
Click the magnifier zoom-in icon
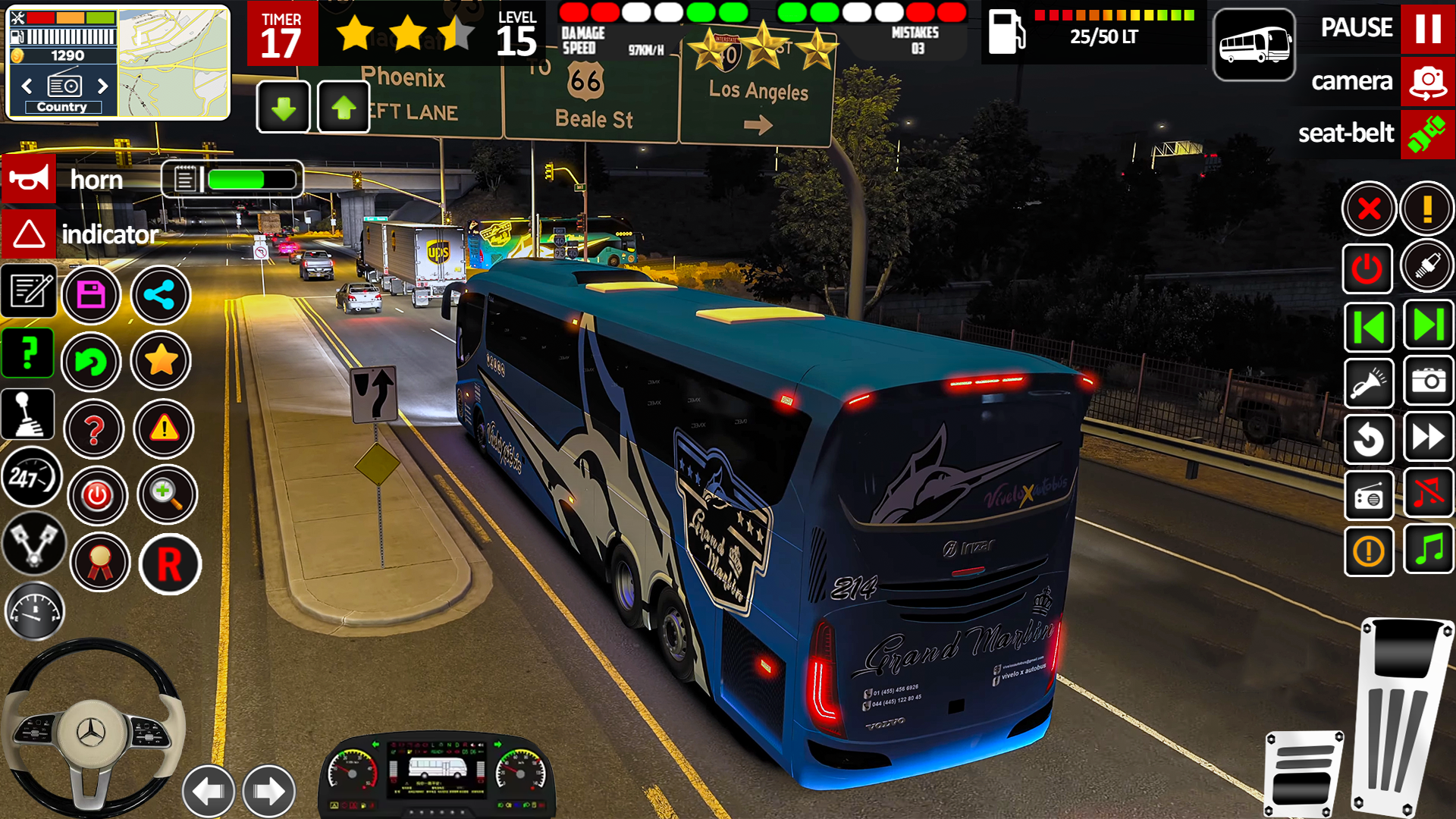167,494
